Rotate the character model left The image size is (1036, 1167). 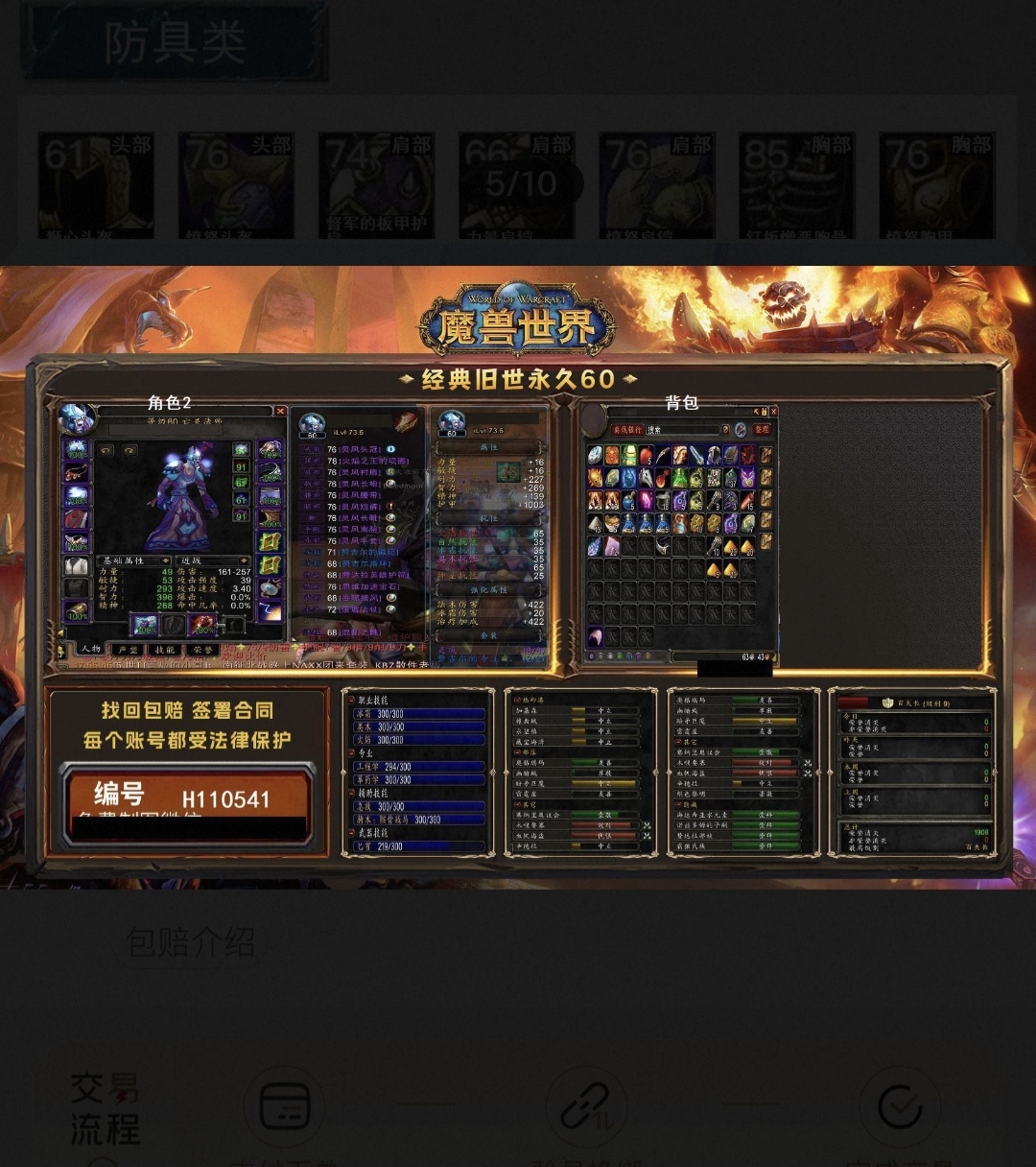click(x=106, y=450)
